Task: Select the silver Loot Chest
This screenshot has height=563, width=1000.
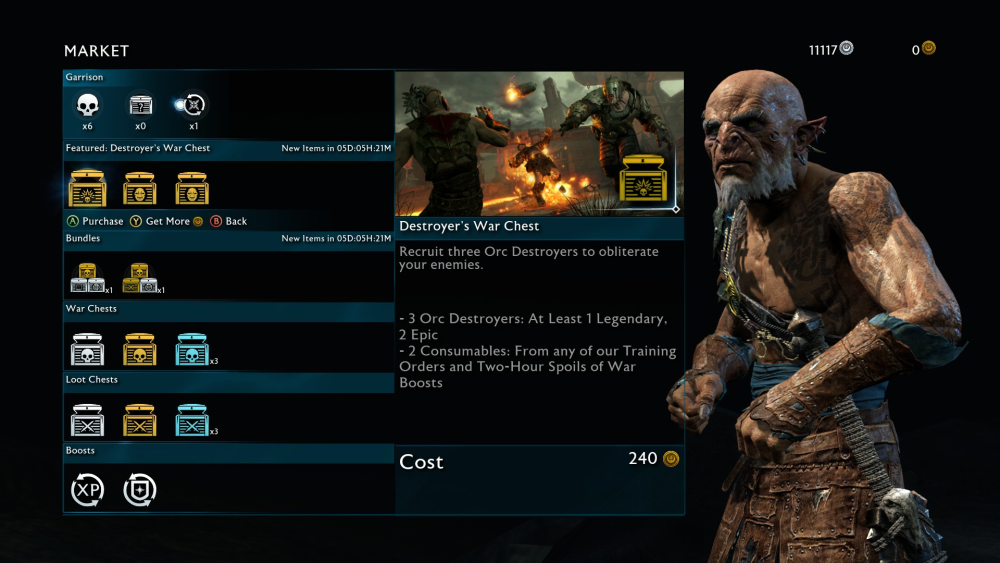Action: [x=87, y=420]
